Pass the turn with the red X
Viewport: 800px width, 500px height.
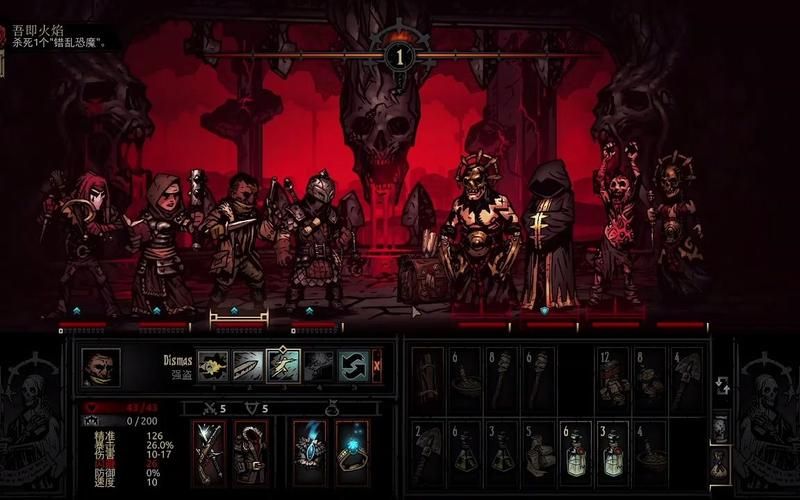[x=377, y=366]
